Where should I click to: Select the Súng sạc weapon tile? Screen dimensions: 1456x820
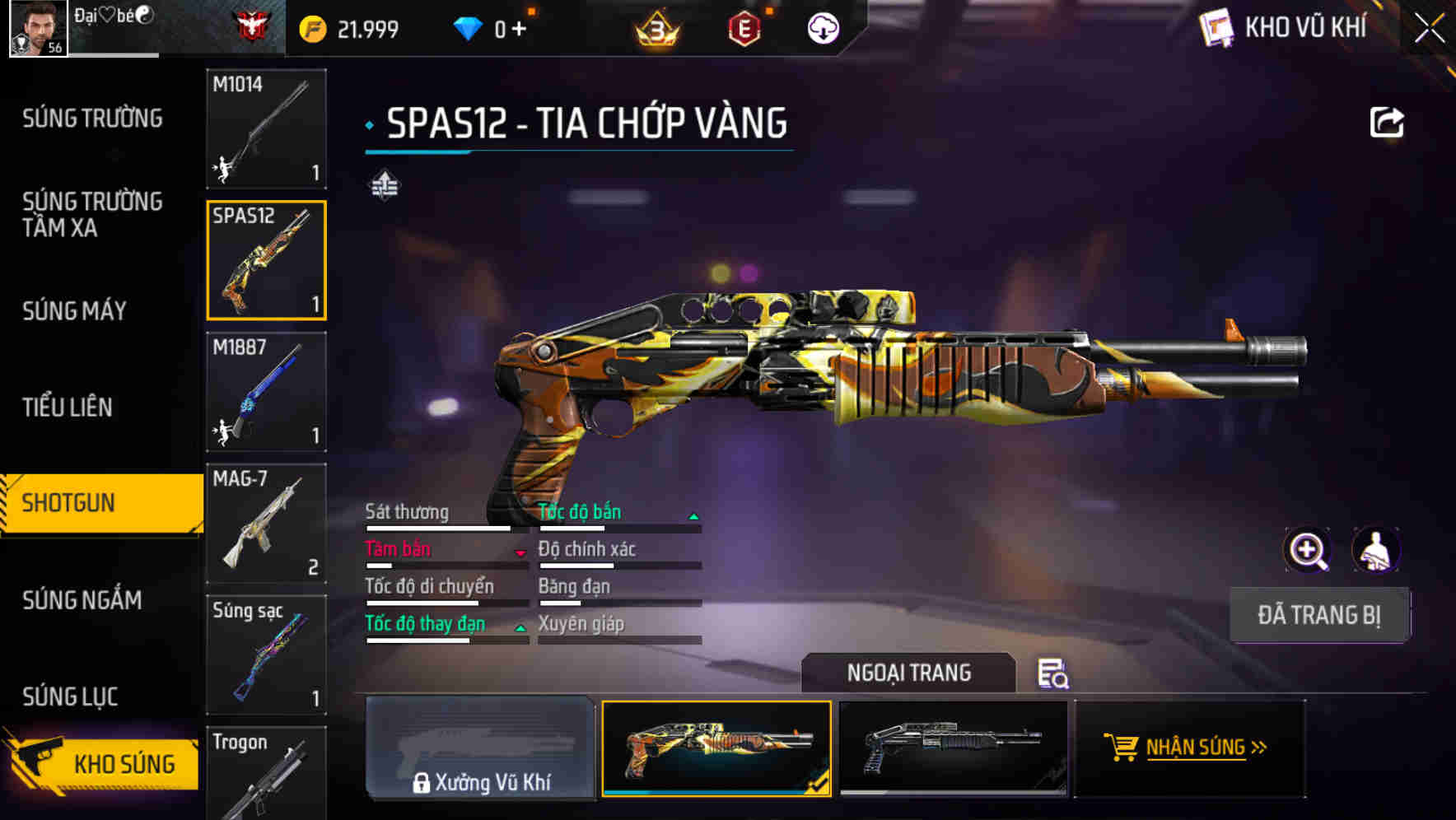tap(266, 655)
